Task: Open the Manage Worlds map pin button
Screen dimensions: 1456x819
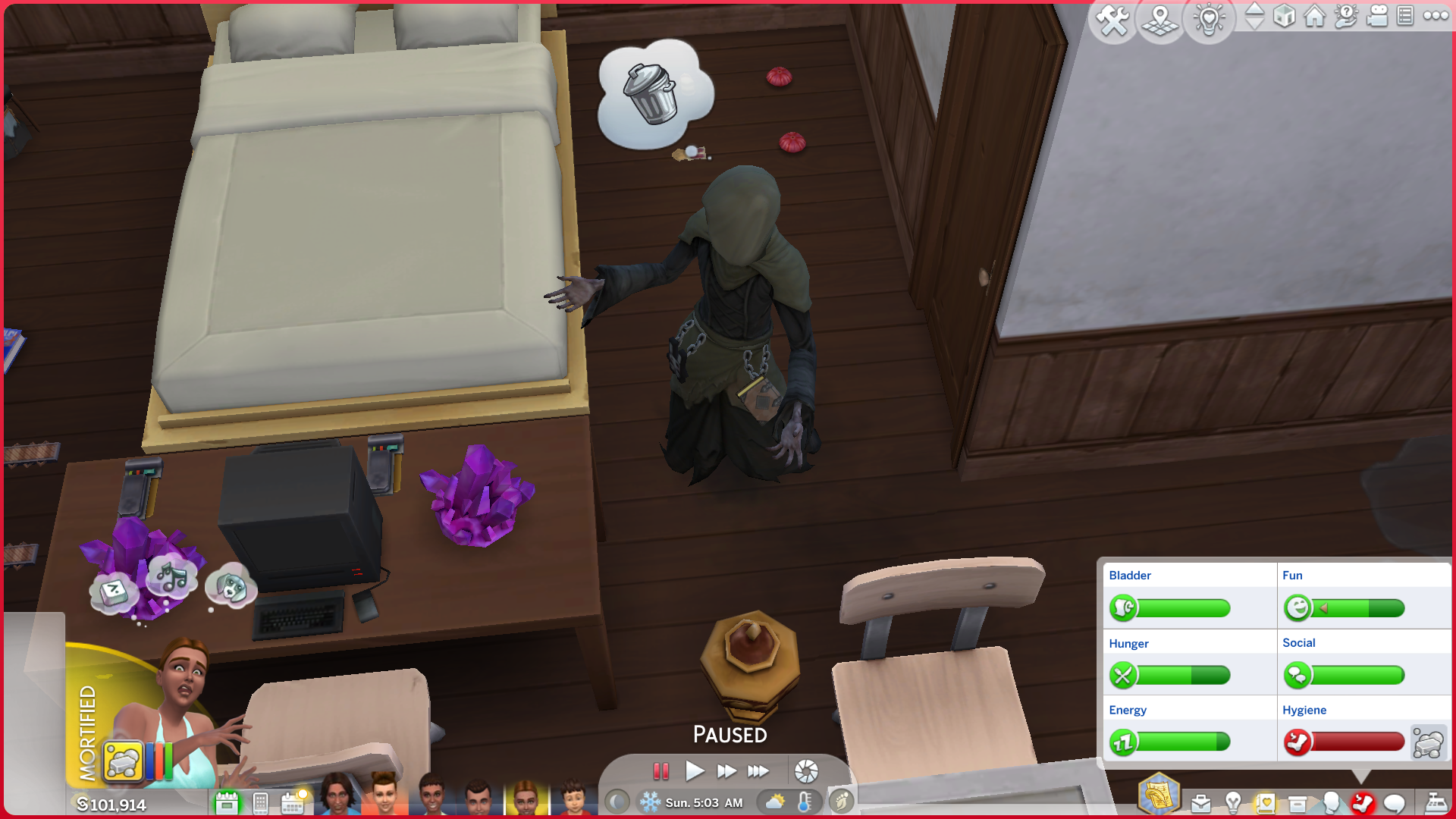Action: point(1160,20)
